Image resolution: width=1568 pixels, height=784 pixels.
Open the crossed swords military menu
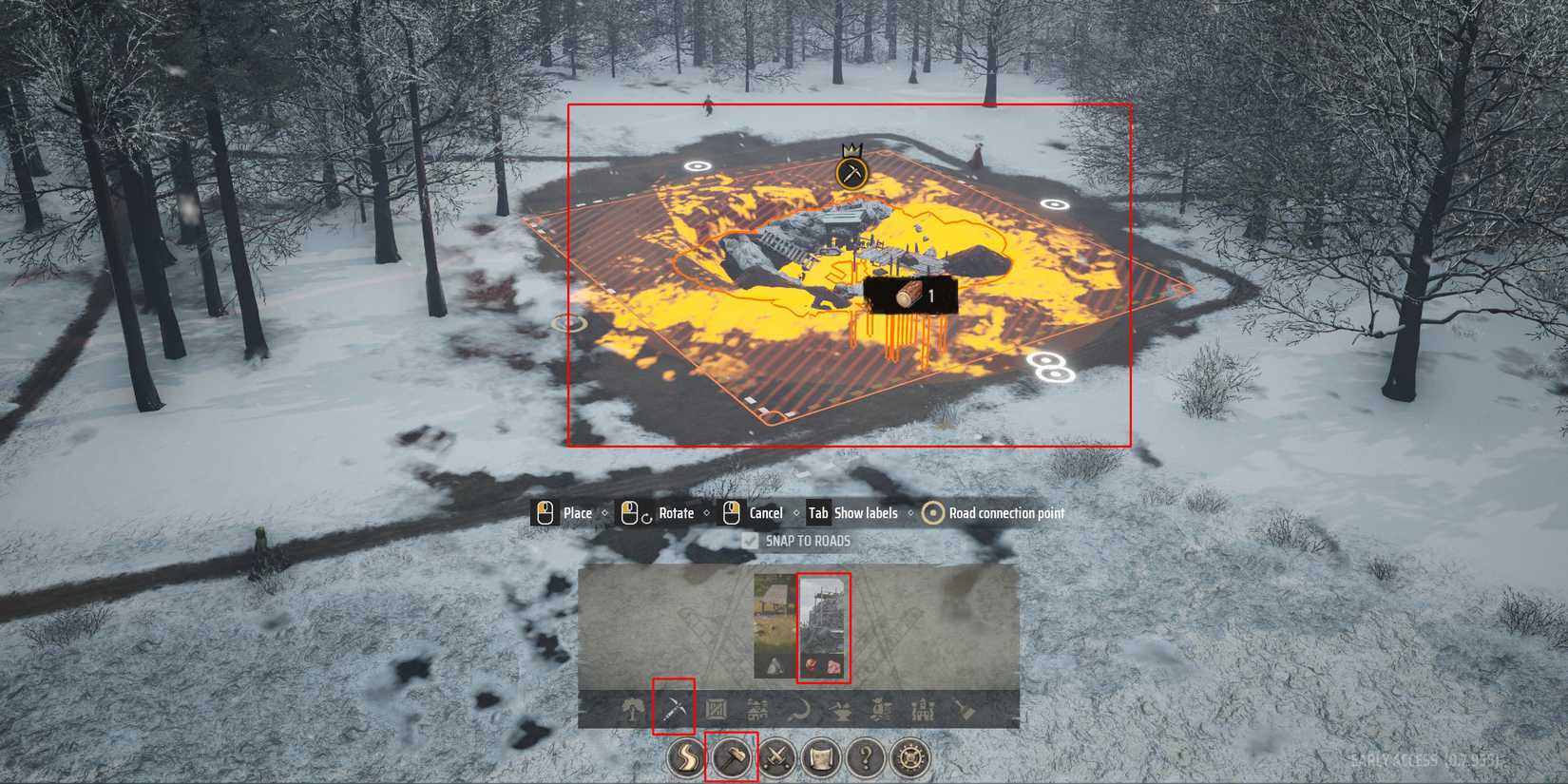click(x=777, y=758)
